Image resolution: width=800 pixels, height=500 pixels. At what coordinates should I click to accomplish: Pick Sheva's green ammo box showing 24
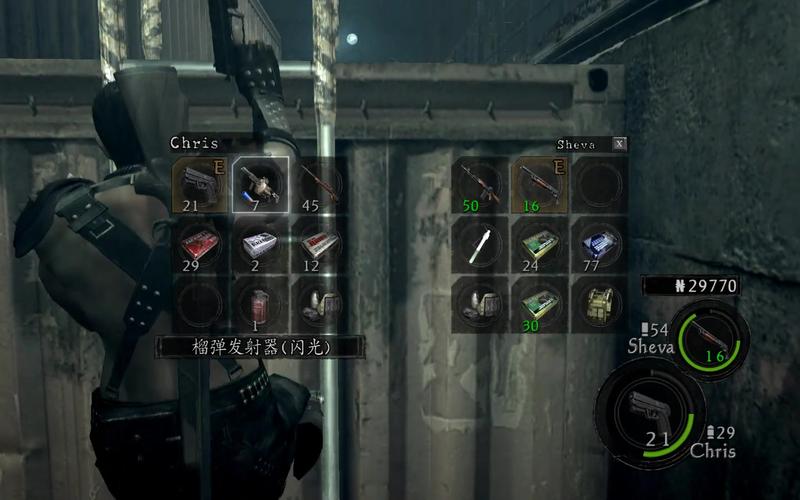click(x=540, y=245)
